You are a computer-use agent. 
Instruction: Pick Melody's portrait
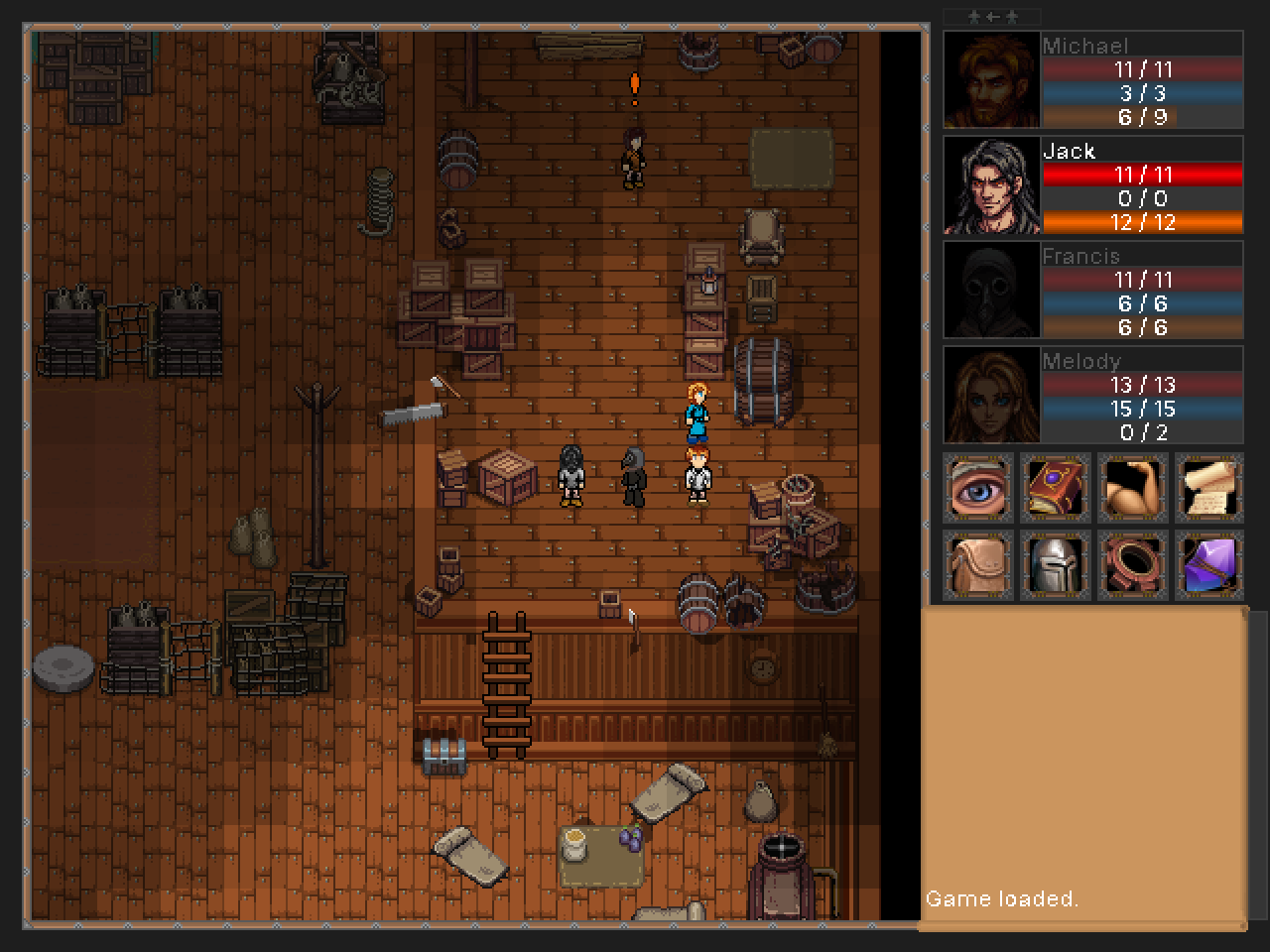coord(991,396)
